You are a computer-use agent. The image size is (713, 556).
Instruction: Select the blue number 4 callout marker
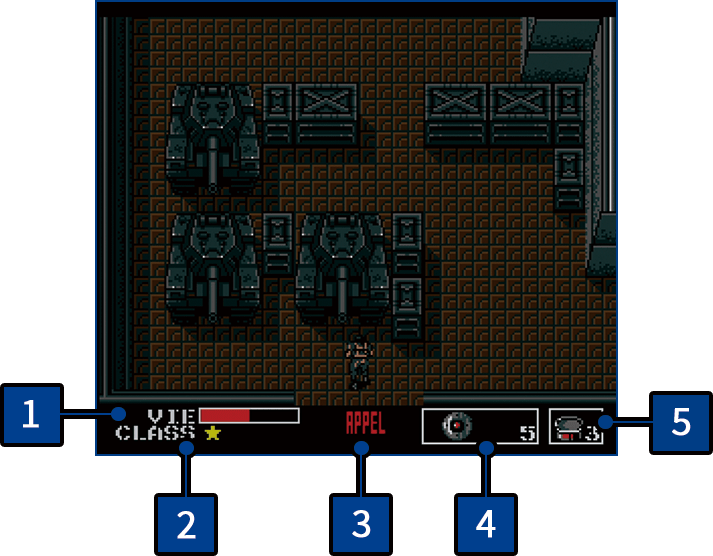click(485, 523)
